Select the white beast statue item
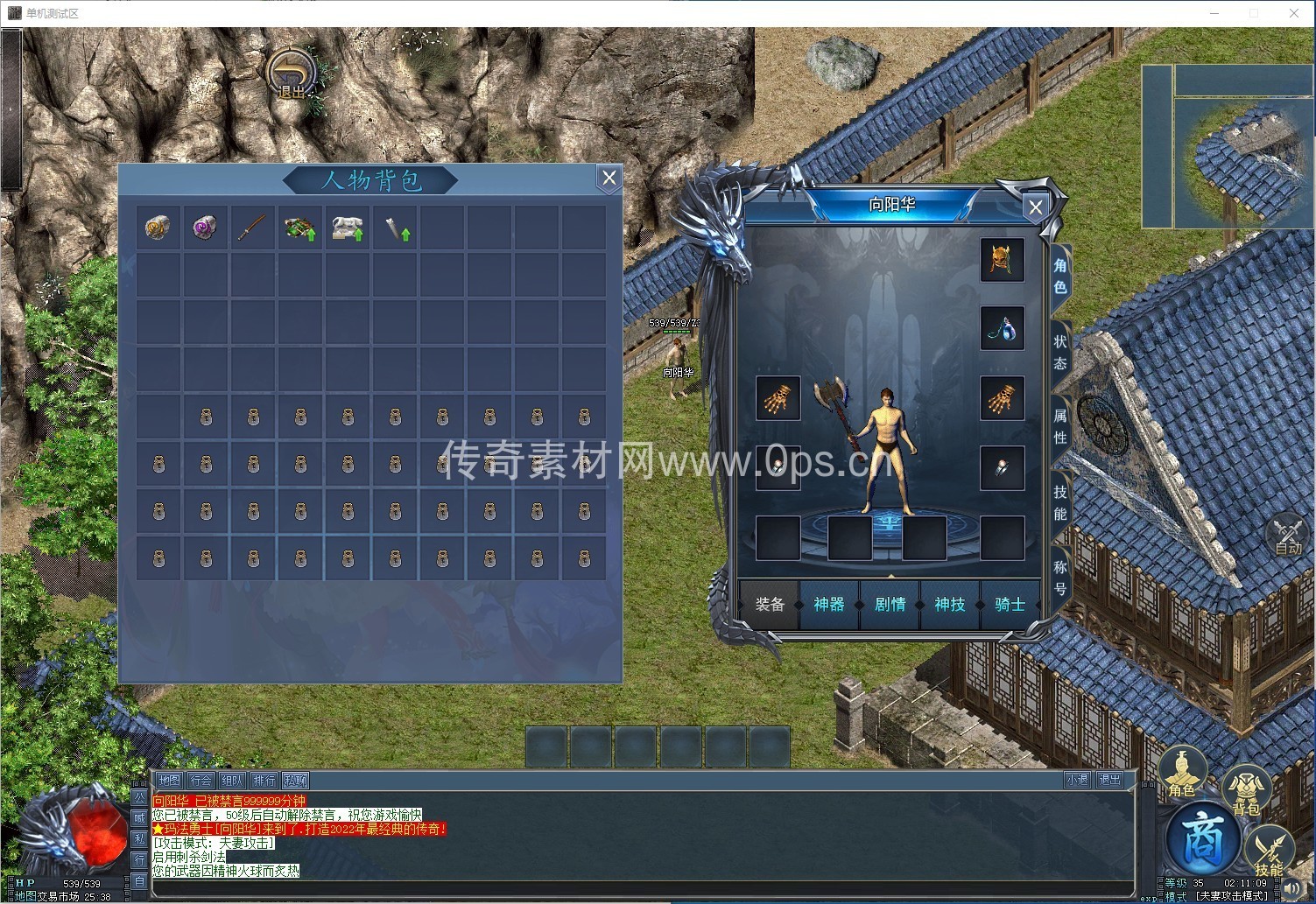Image resolution: width=1316 pixels, height=904 pixels. coord(348,228)
